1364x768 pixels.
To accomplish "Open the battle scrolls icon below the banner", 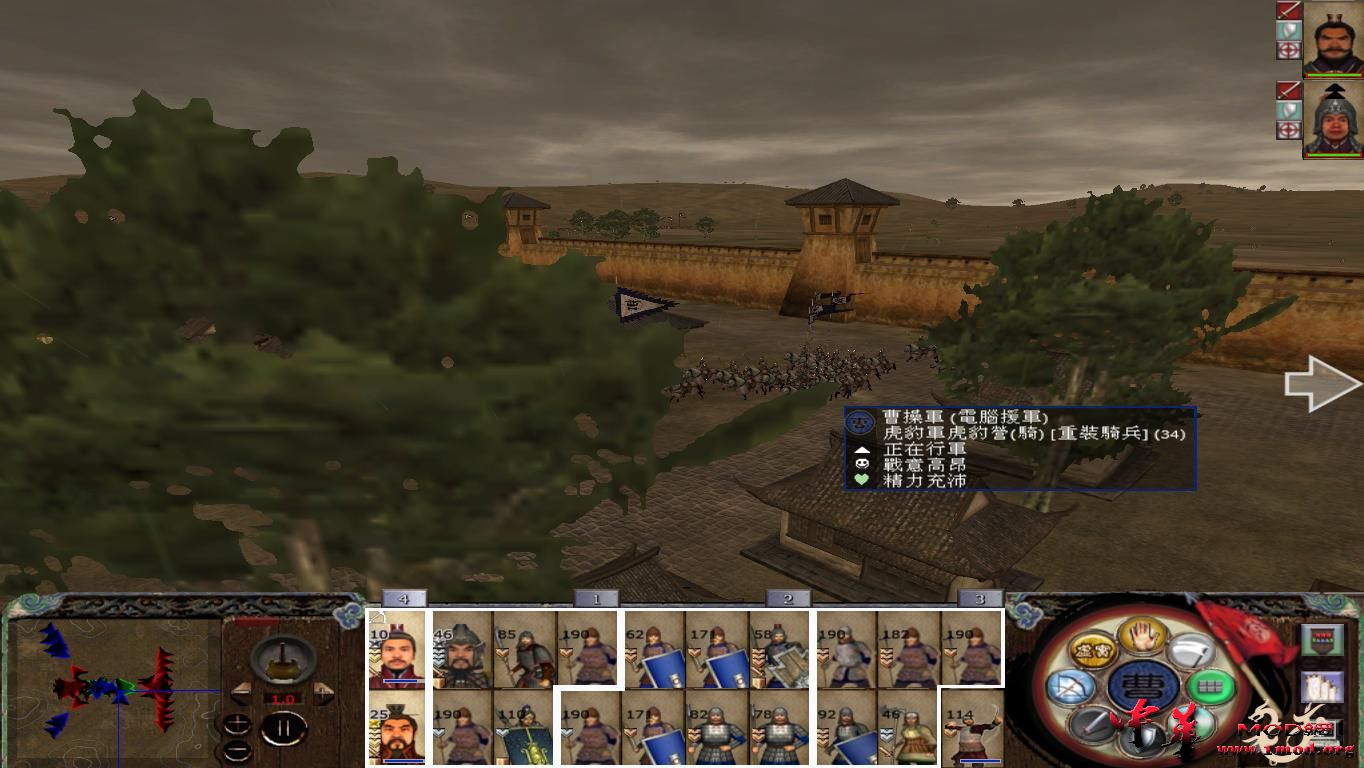I will (x=1322, y=687).
